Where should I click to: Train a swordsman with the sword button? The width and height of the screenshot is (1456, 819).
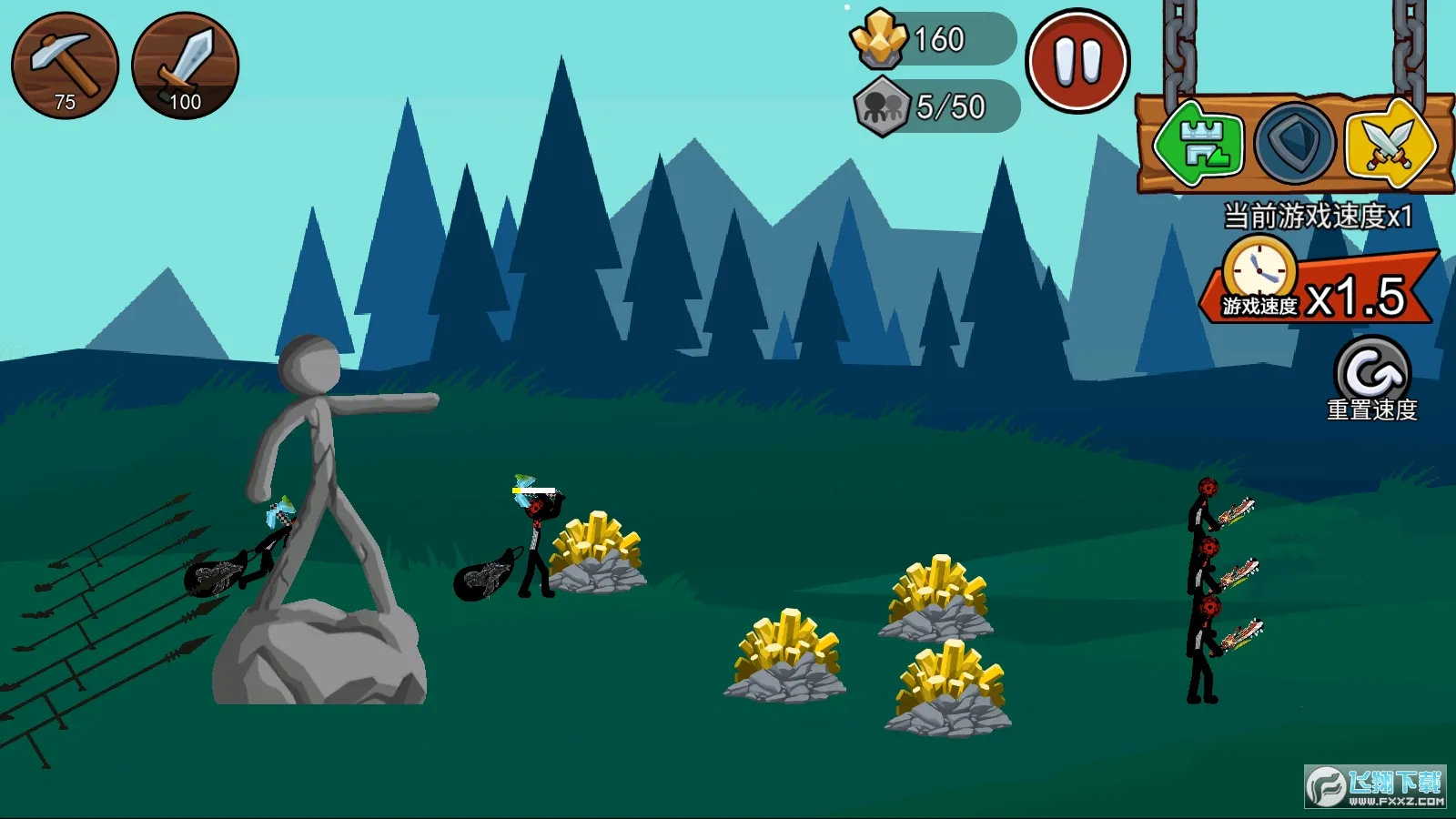pos(186,66)
